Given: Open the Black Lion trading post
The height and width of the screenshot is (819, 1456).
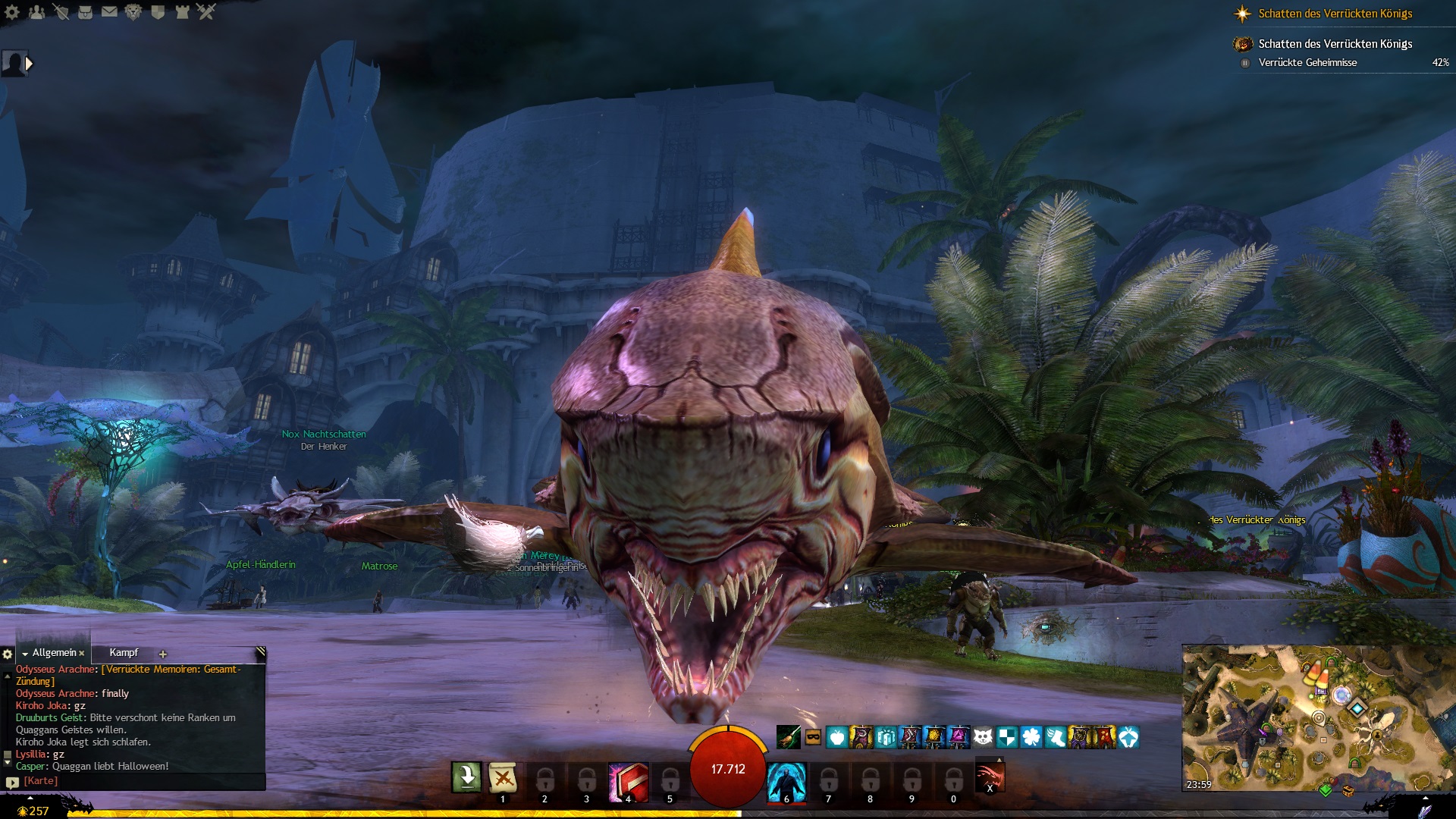Looking at the screenshot, I should tap(133, 12).
